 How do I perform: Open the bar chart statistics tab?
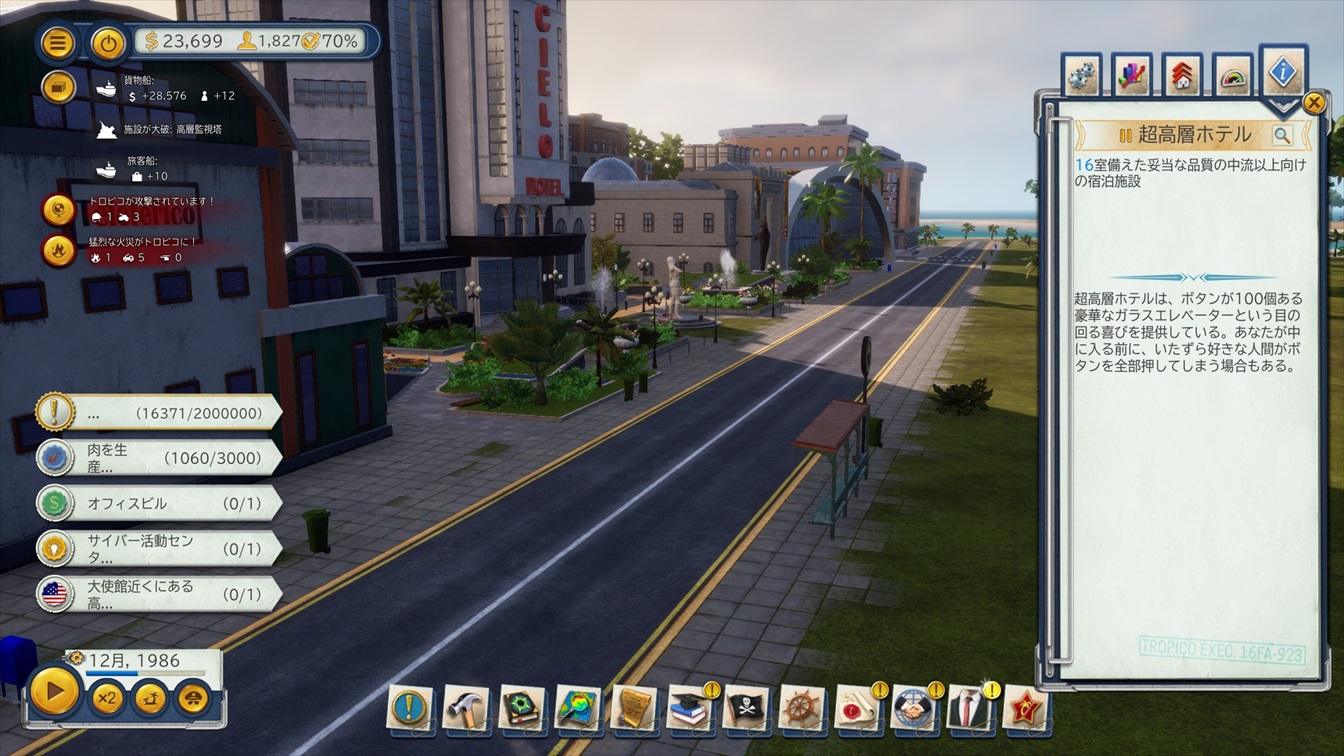[1132, 76]
